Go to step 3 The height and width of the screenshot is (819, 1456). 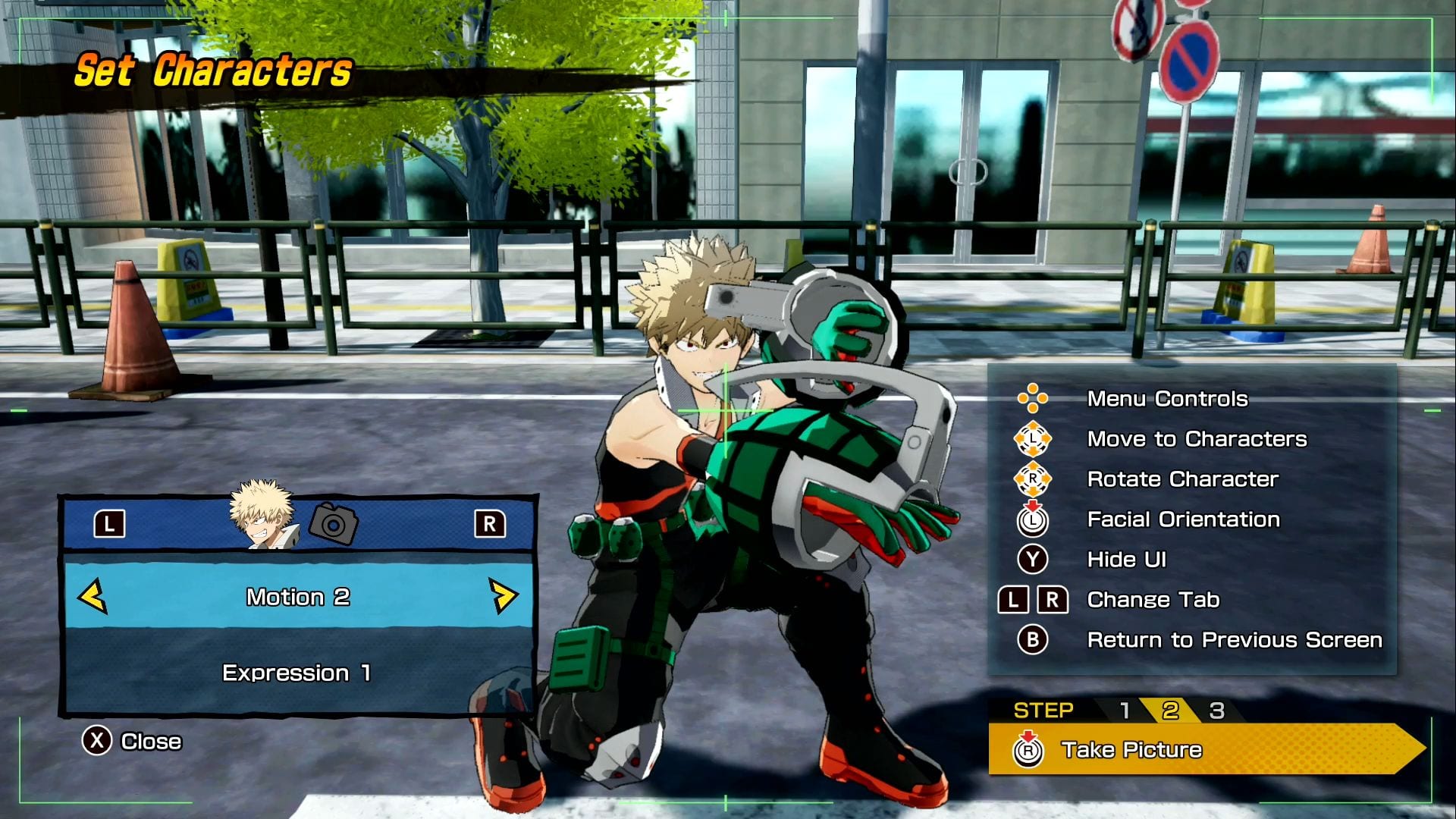click(x=1216, y=711)
